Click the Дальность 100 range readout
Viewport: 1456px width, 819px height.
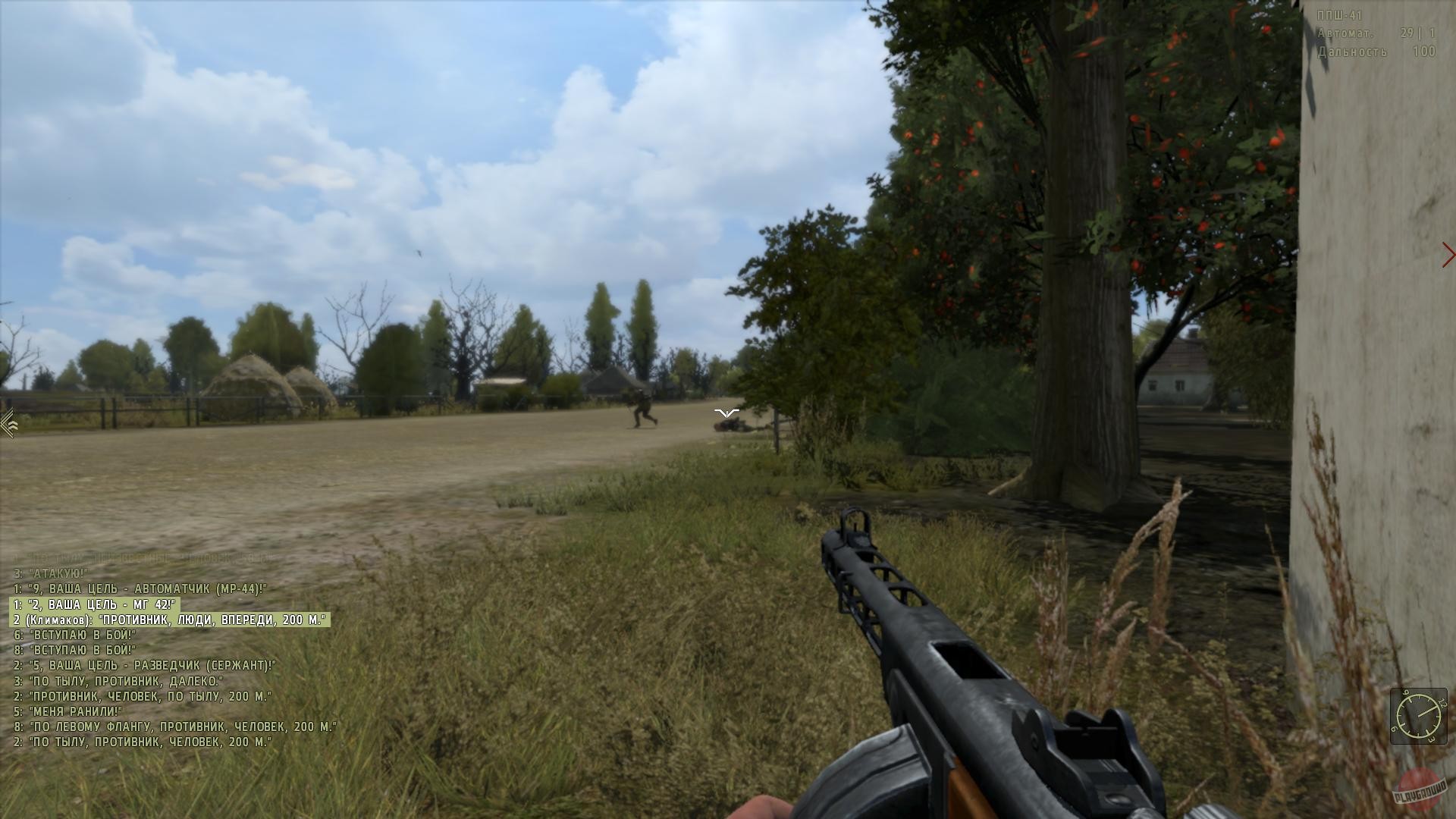[x=1380, y=52]
